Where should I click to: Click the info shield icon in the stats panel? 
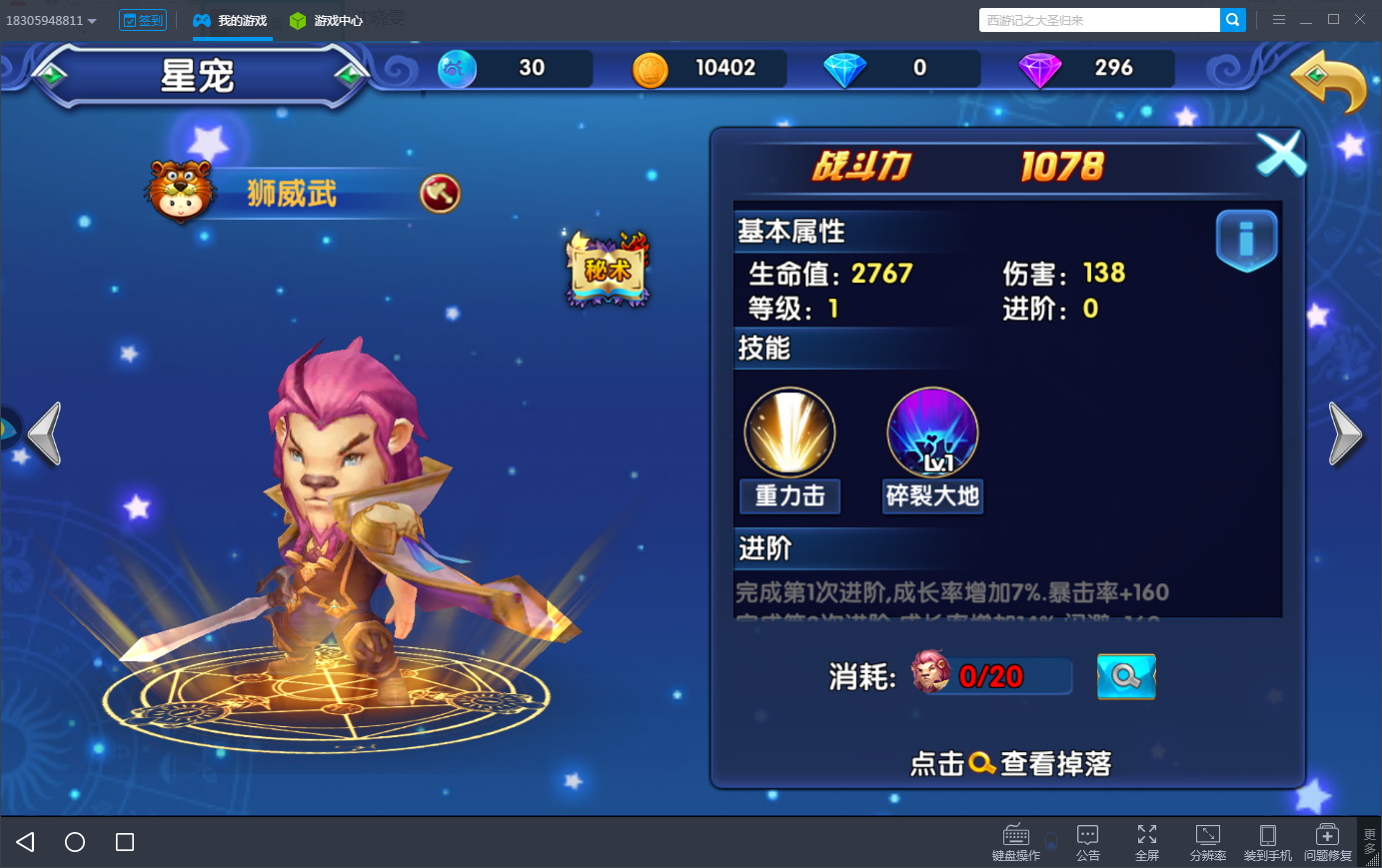point(1246,240)
